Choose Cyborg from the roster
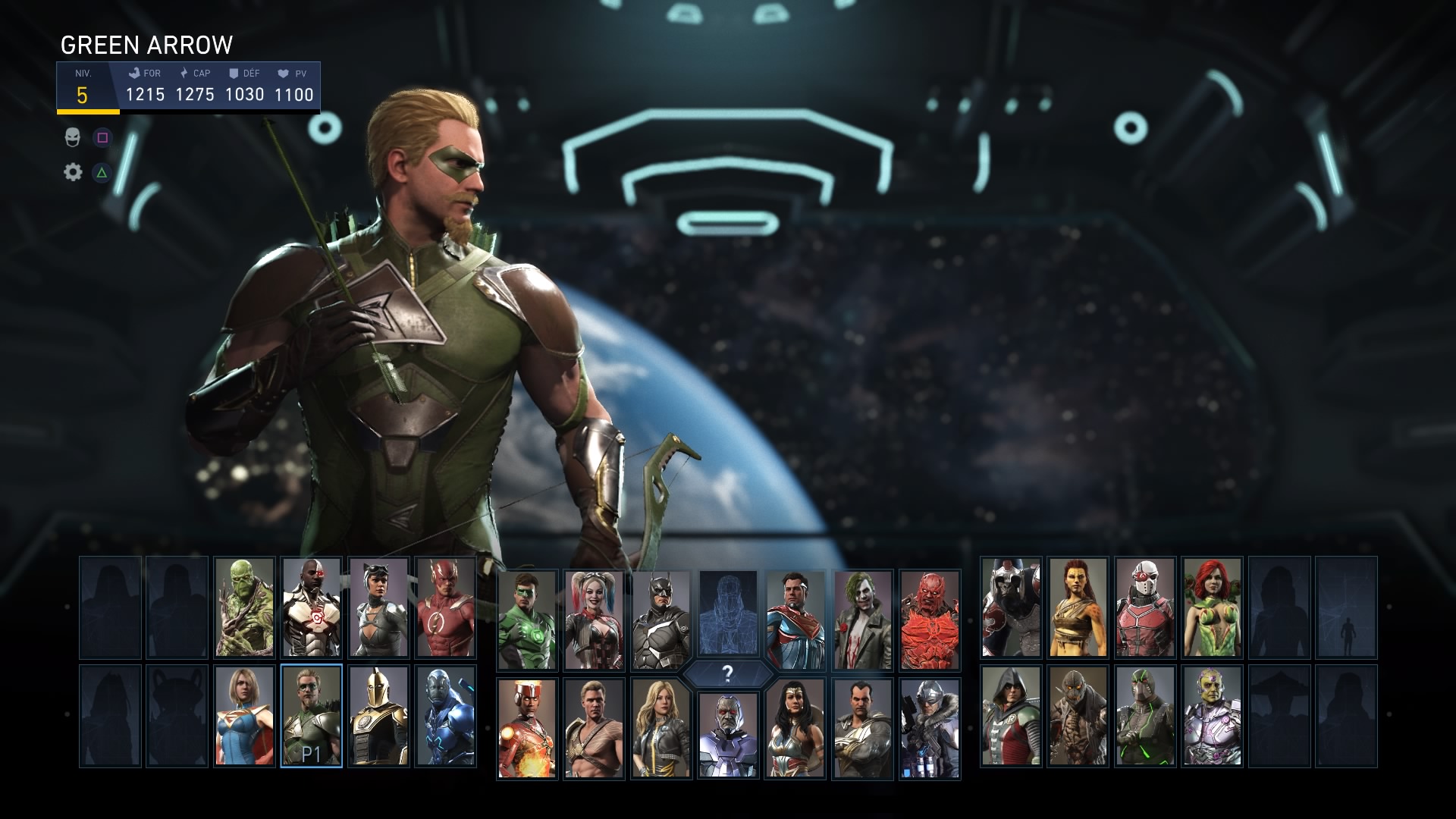Screen dimensions: 1456x819 [x=311, y=607]
